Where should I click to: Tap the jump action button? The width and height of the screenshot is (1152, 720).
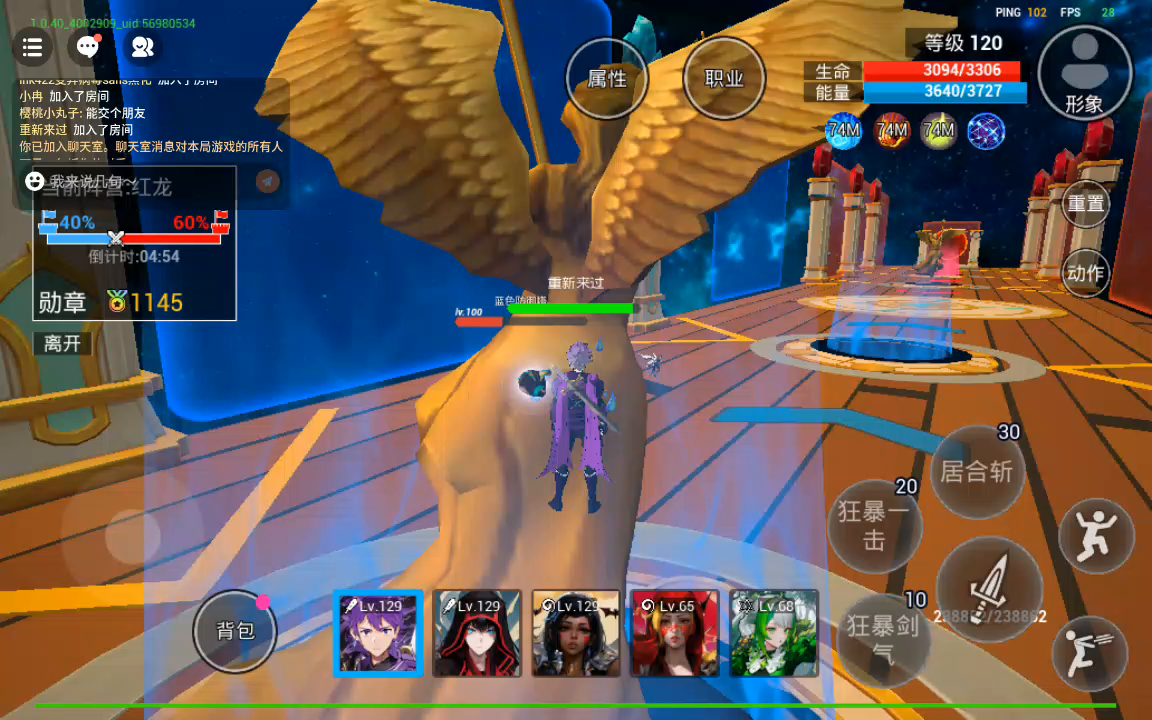coord(1096,536)
